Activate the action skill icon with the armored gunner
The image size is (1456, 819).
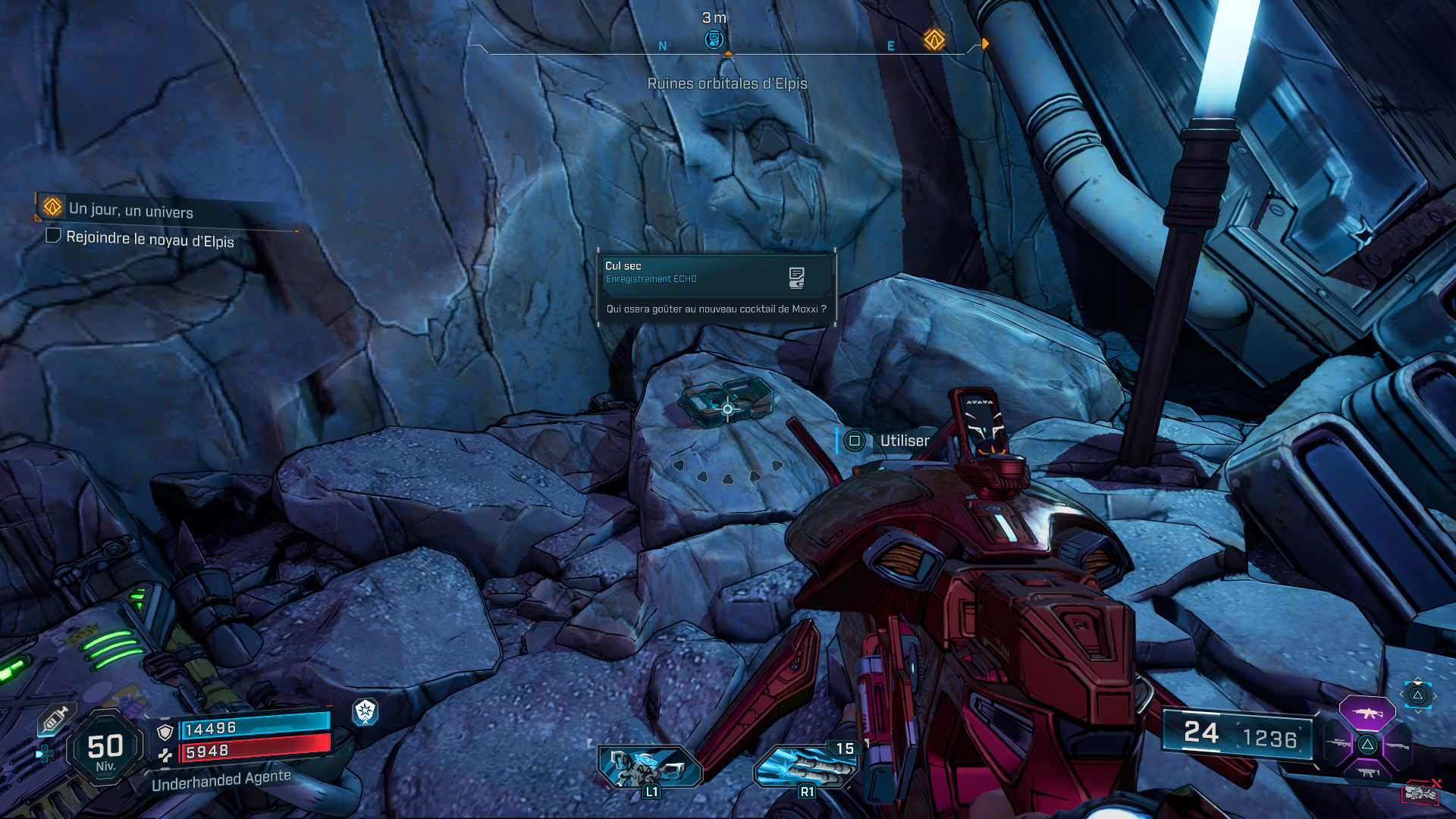tap(651, 766)
